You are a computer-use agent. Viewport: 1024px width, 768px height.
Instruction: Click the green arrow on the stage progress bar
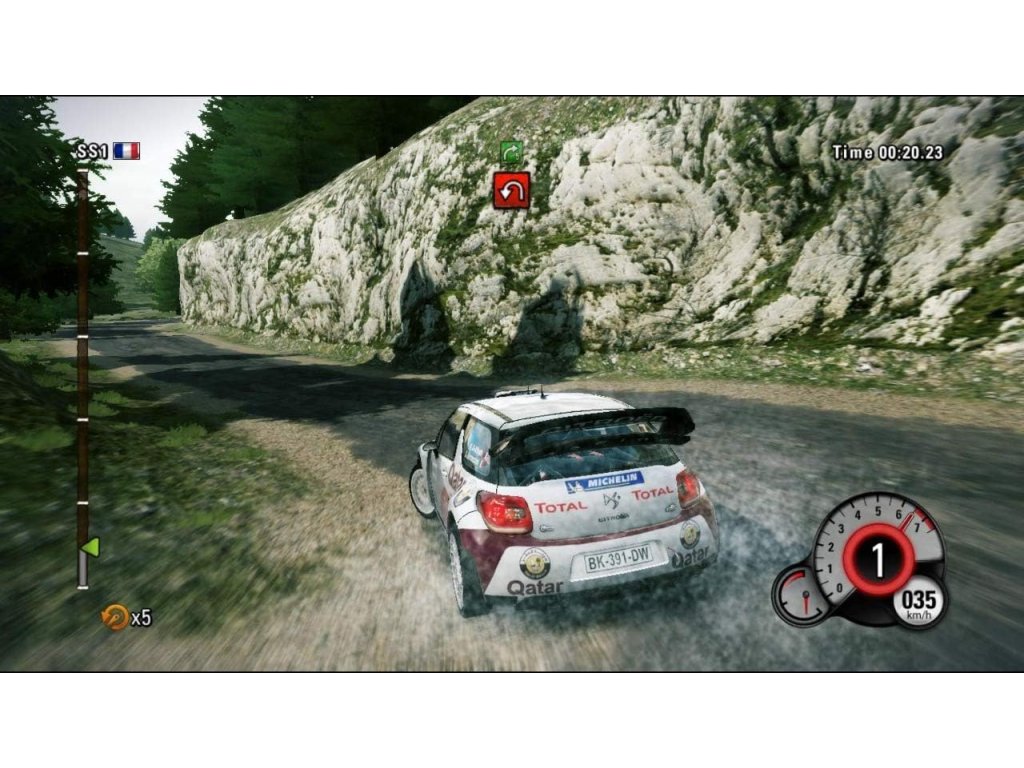click(90, 547)
